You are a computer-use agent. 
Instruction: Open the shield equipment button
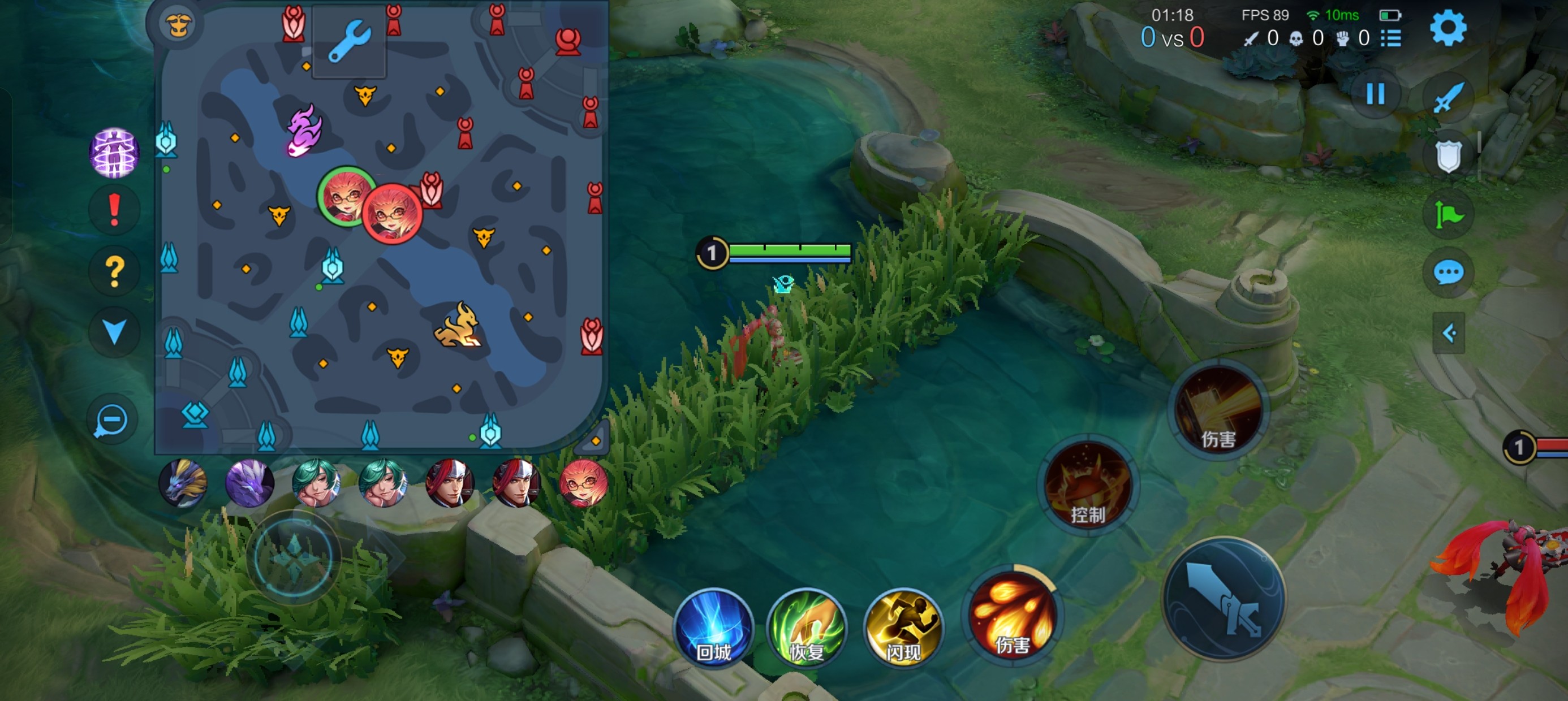(x=1448, y=156)
